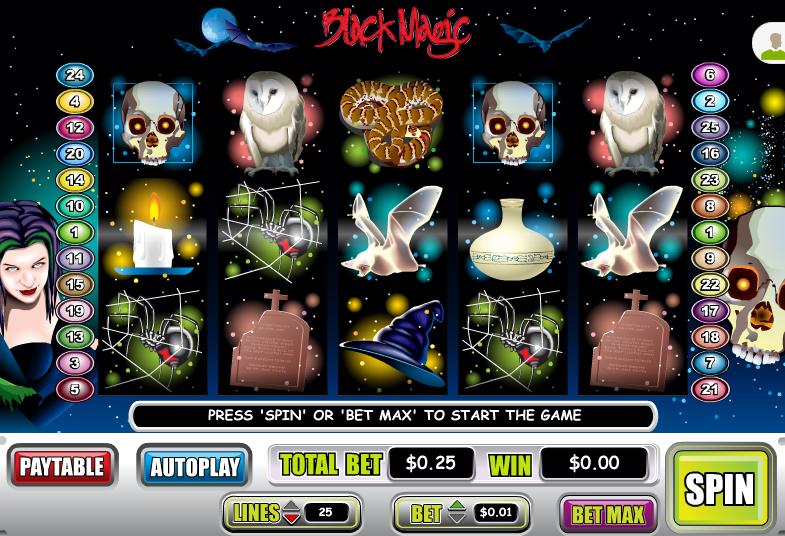This screenshot has height=536, width=785.
Task: Click payline marker 13
Action: (75, 337)
